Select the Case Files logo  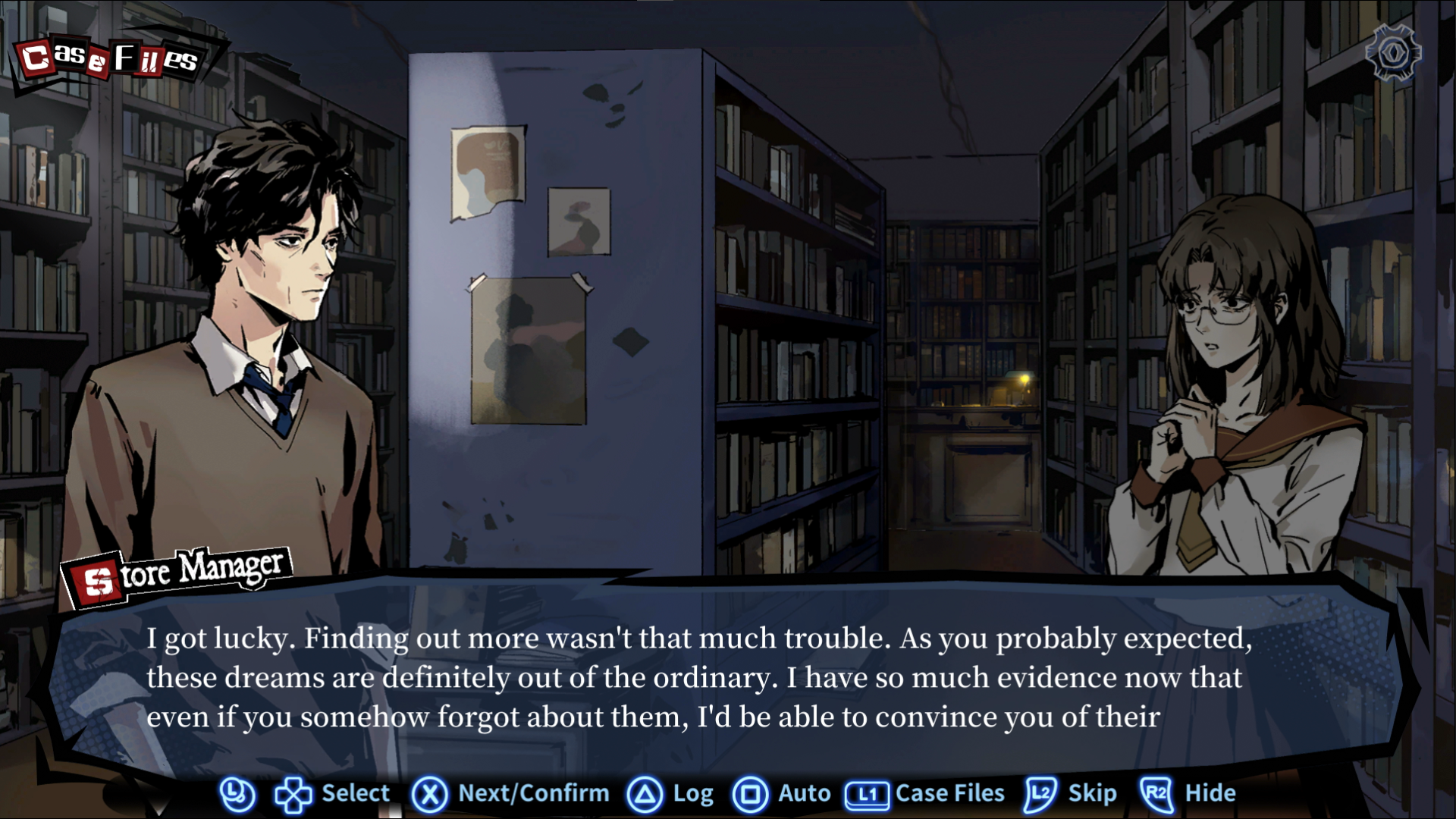click(108, 58)
